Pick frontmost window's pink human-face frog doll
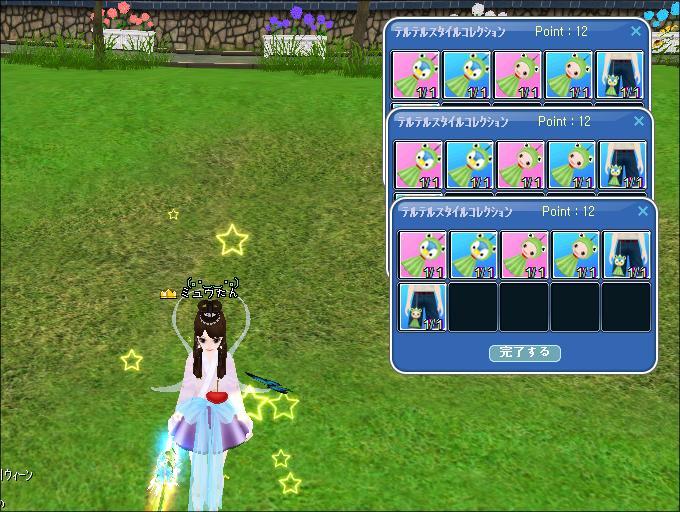 point(525,255)
